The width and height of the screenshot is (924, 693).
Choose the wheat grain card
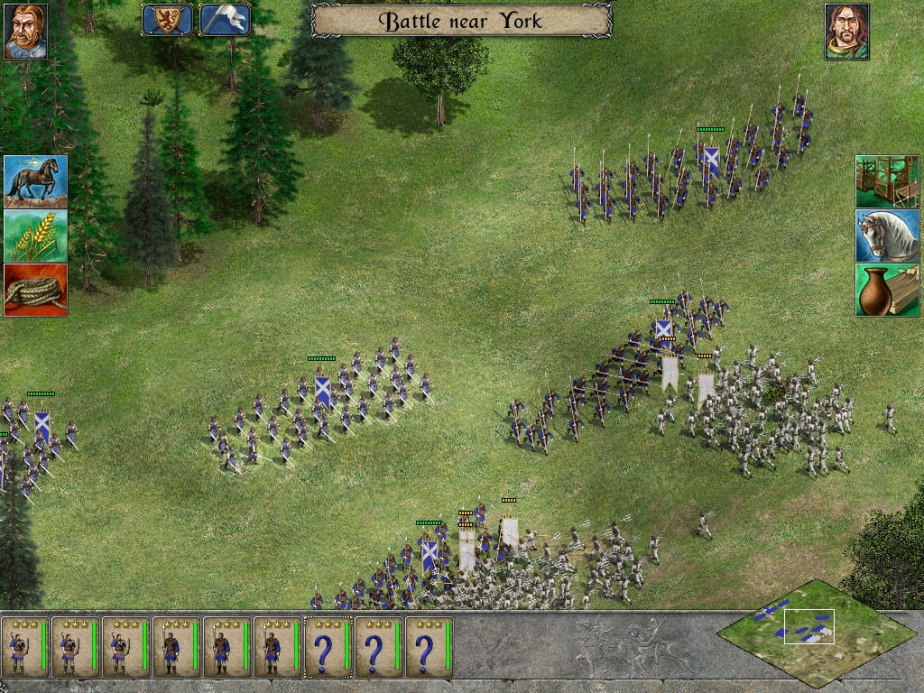pyautogui.click(x=36, y=236)
